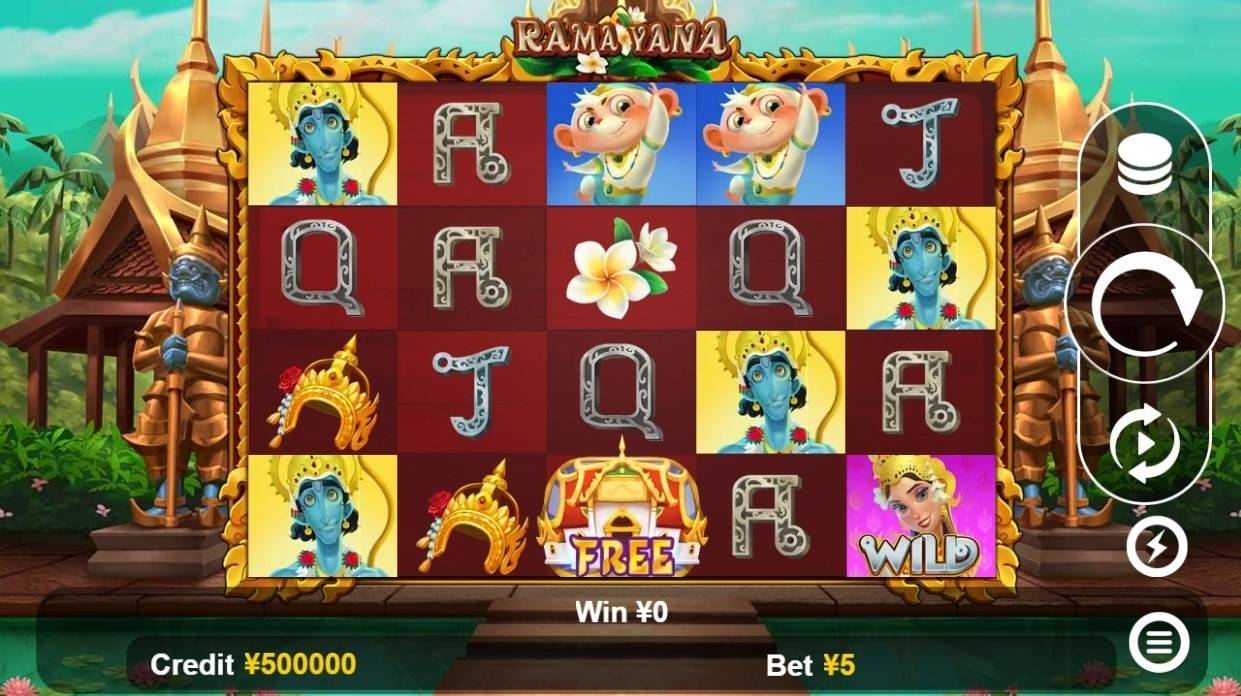This screenshot has width=1241, height=696.
Task: Spin the reels with the large circular arrow
Action: pos(1144,304)
